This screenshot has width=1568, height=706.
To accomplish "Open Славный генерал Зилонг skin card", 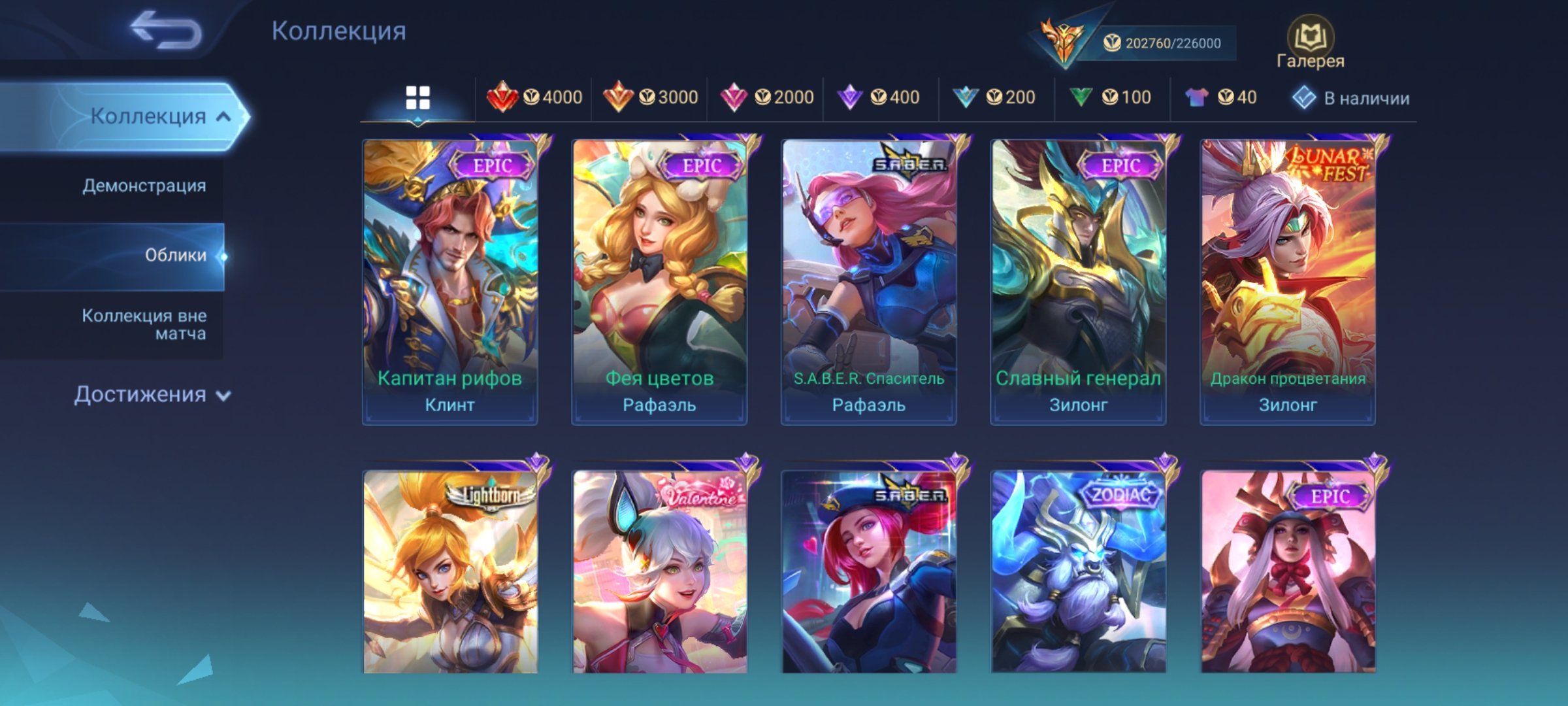I will (1078, 281).
